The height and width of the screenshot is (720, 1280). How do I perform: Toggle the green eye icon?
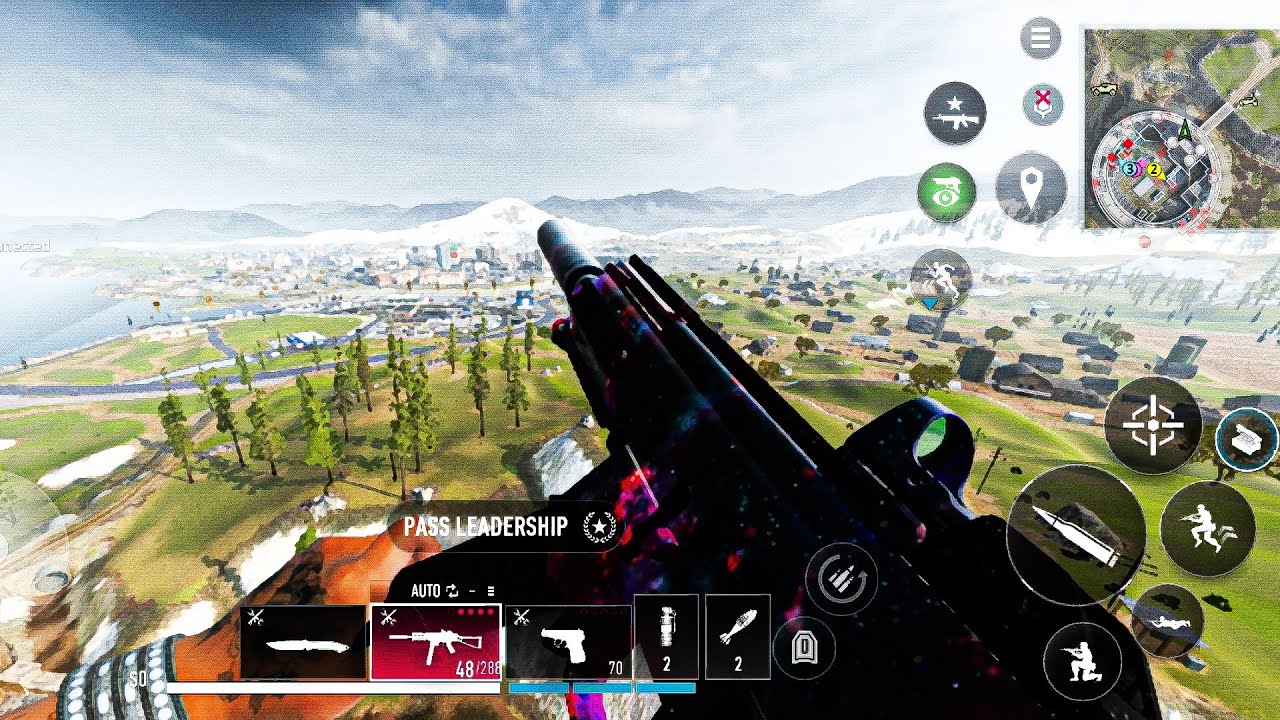pos(945,192)
